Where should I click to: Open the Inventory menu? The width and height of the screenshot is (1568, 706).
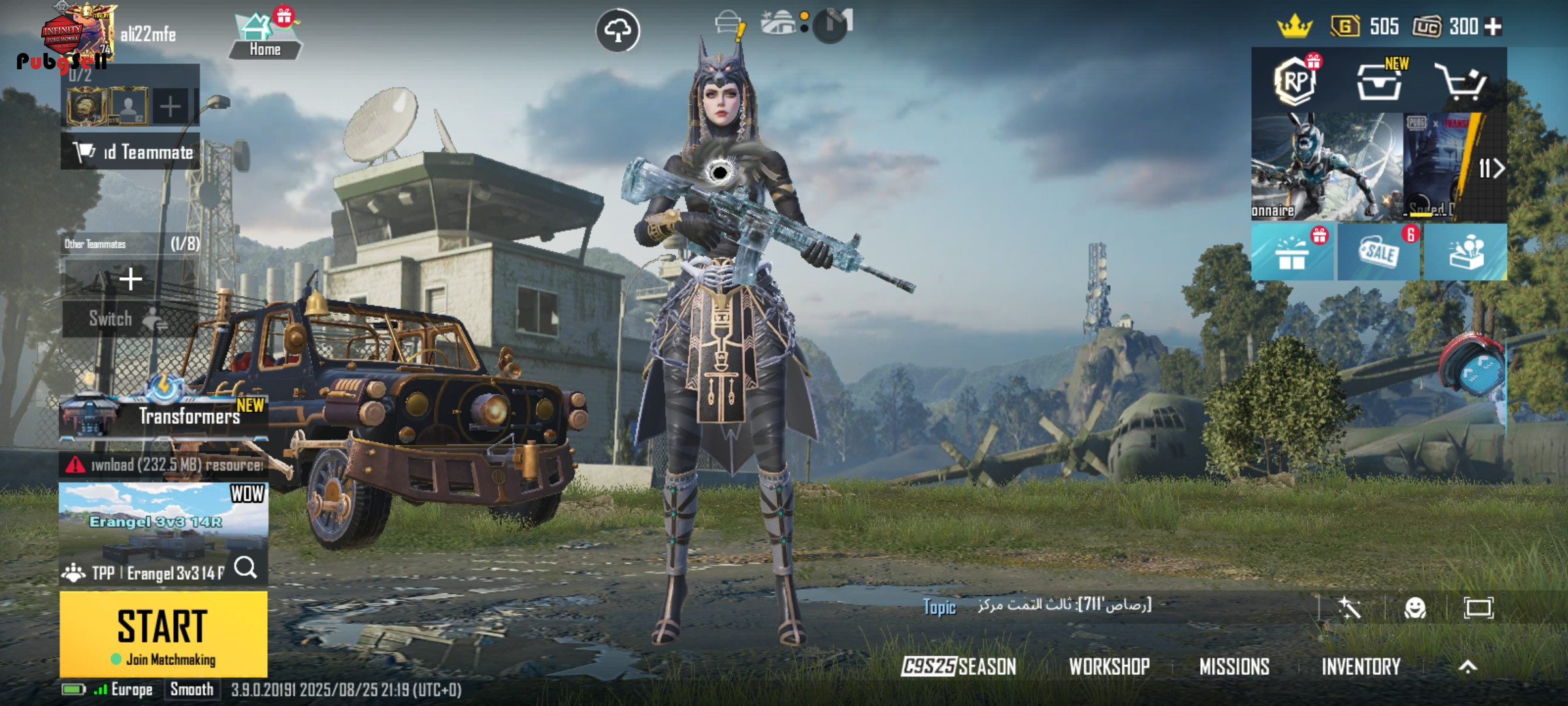(1361, 667)
